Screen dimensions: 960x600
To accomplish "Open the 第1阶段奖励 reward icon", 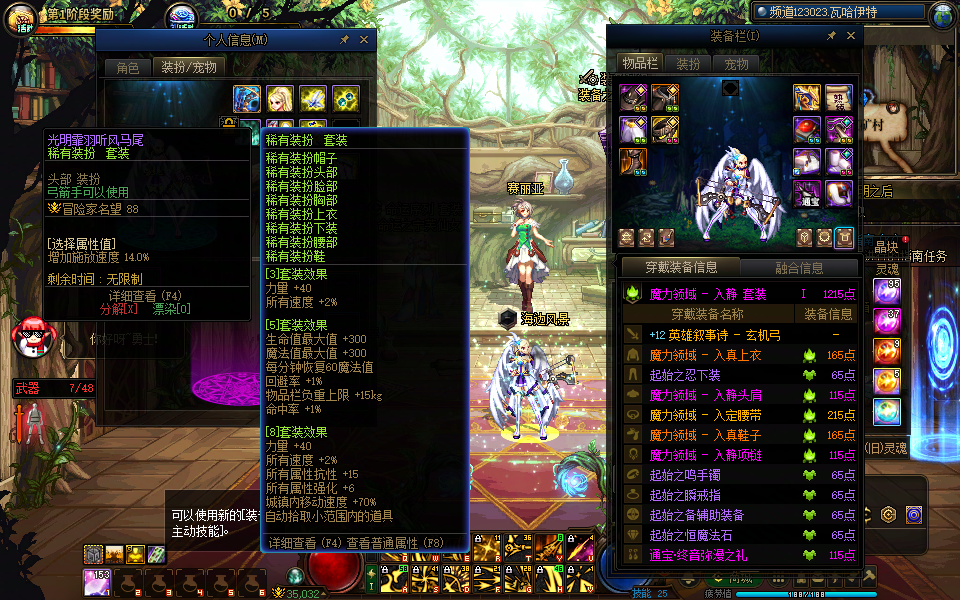I will pos(22,17).
